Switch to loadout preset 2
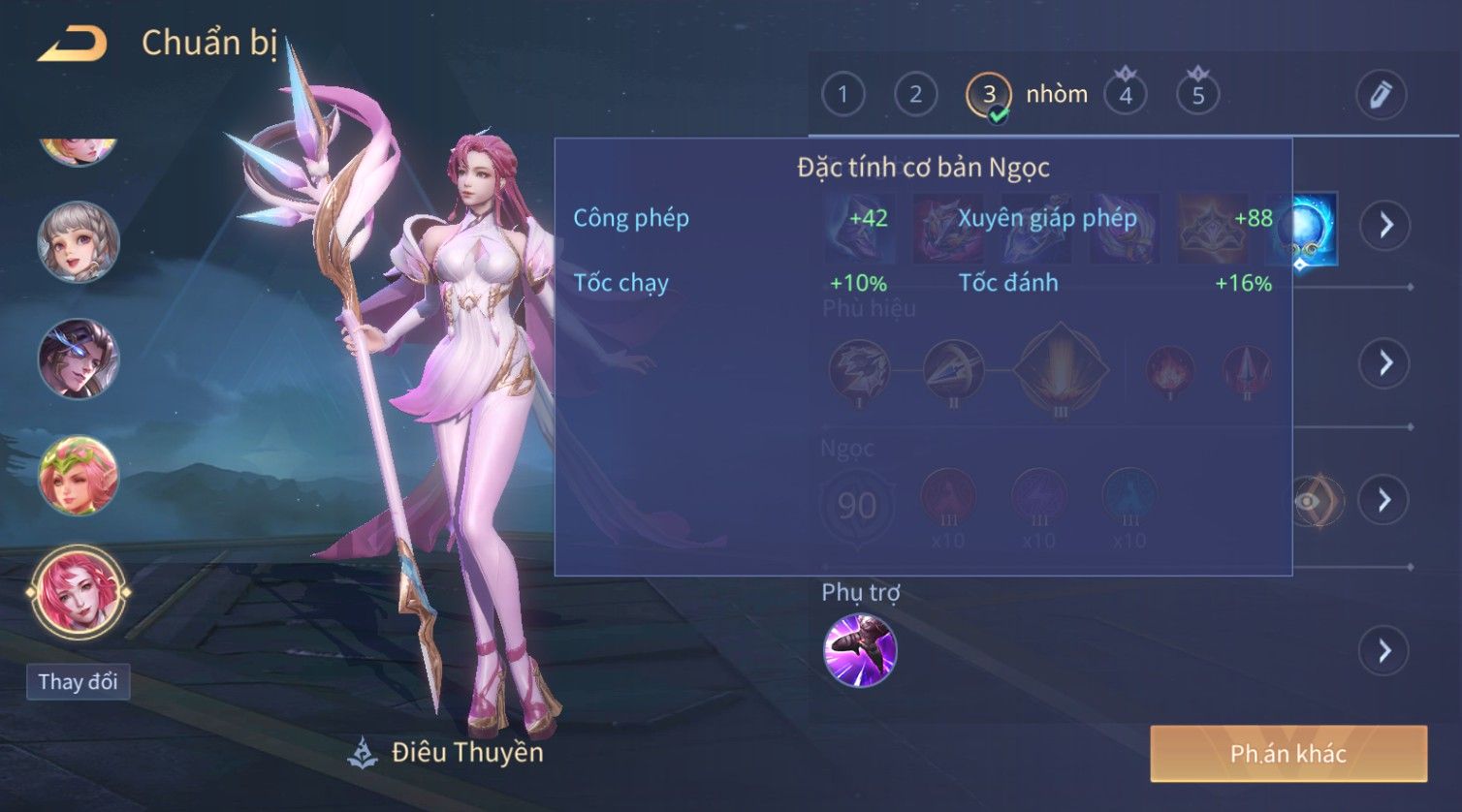This screenshot has width=1462, height=812. [x=915, y=95]
